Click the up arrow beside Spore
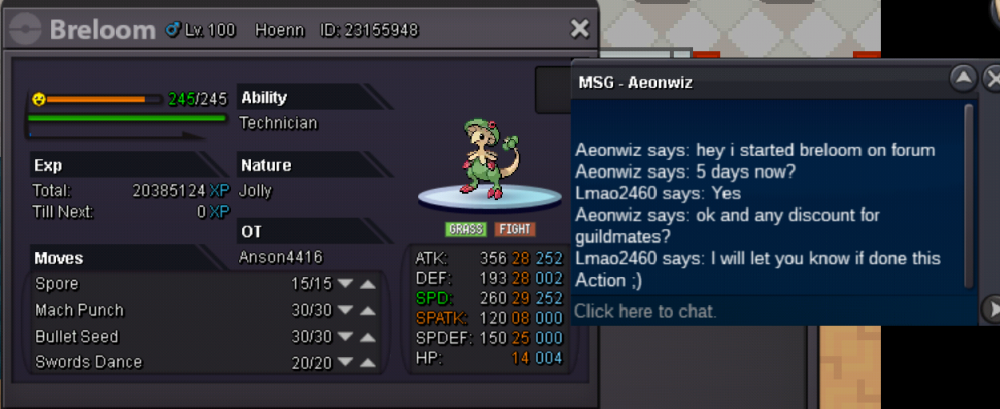Viewport: 1000px width, 409px height. 368,284
